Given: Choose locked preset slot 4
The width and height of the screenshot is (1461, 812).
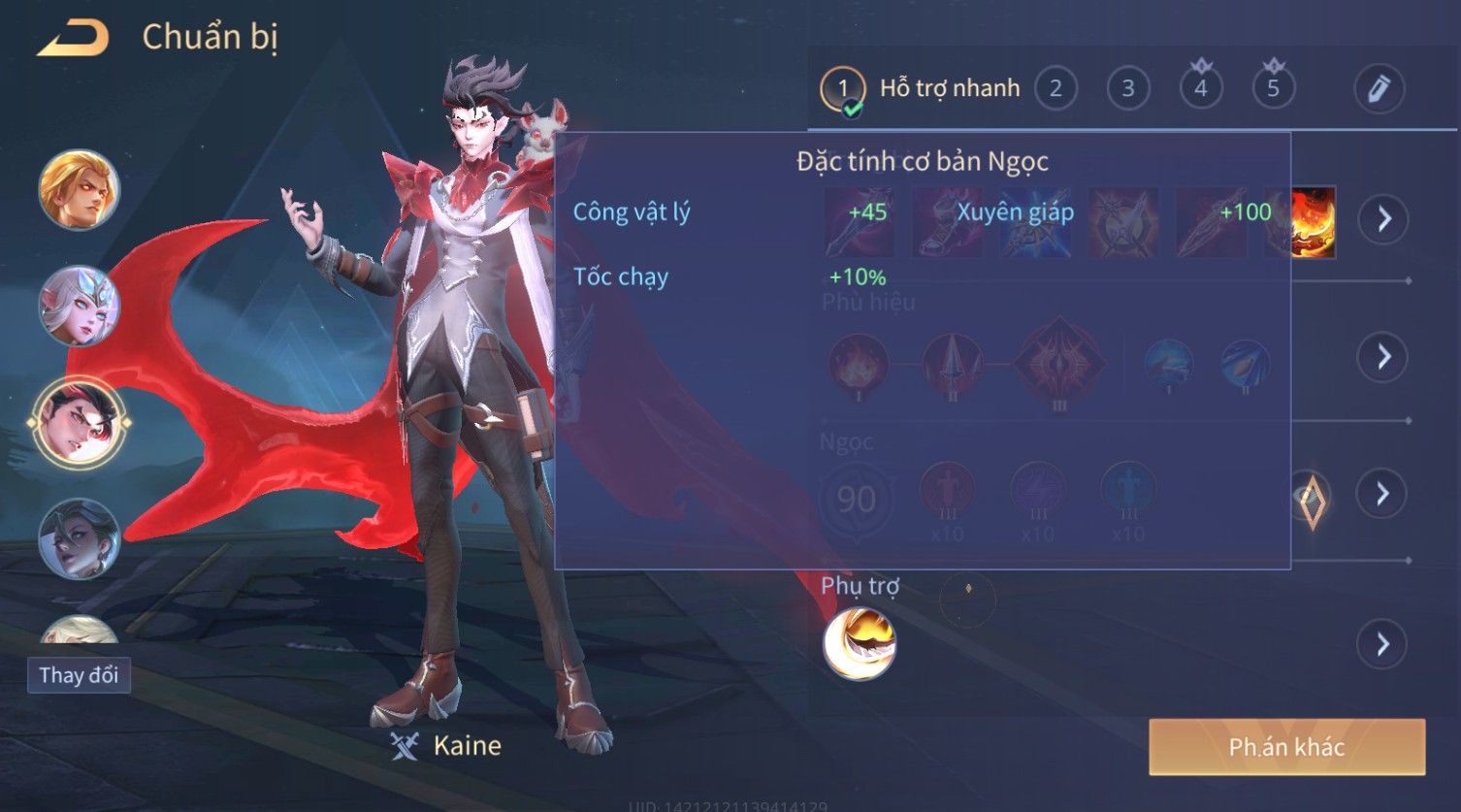Looking at the screenshot, I should click(x=1200, y=89).
